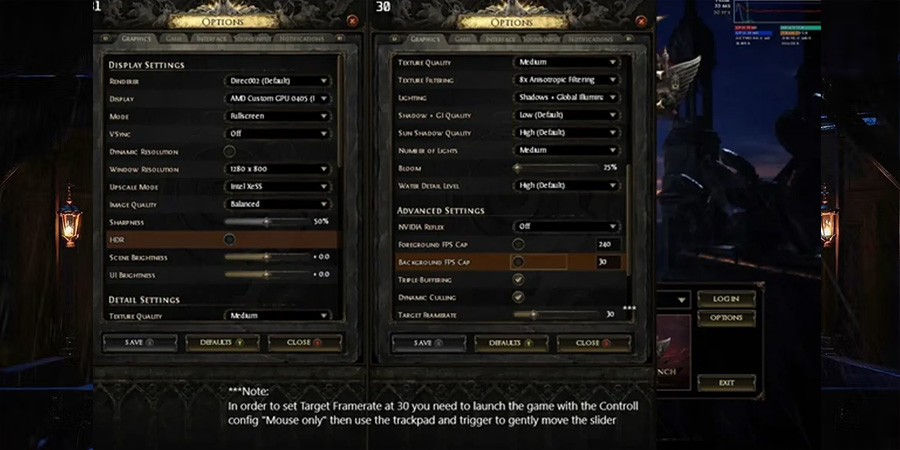Viewport: 900px width, 450px height.
Task: Open the VSync dropdown
Action: pos(277,133)
